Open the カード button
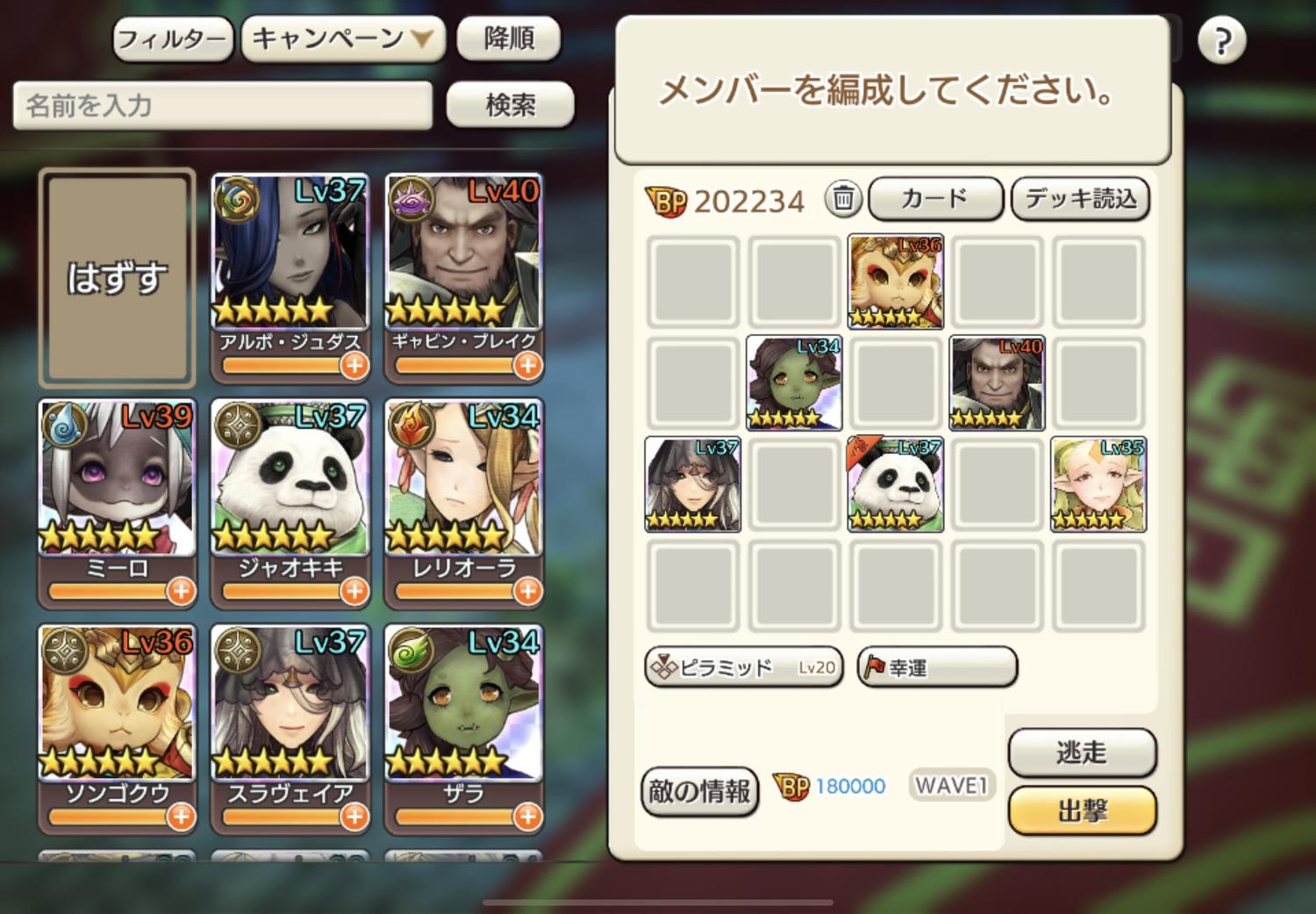This screenshot has height=914, width=1316. tap(935, 199)
